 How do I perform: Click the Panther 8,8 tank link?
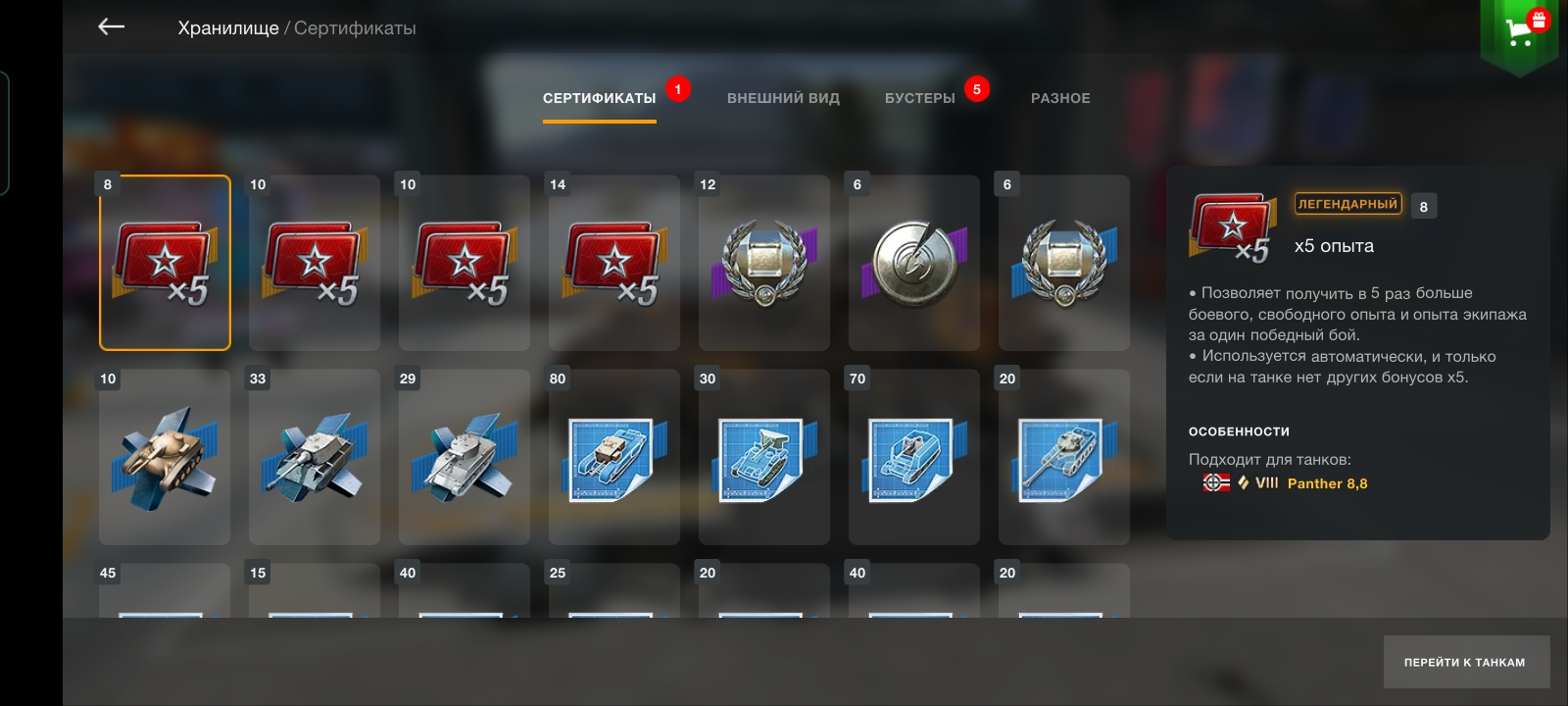(x=1327, y=483)
